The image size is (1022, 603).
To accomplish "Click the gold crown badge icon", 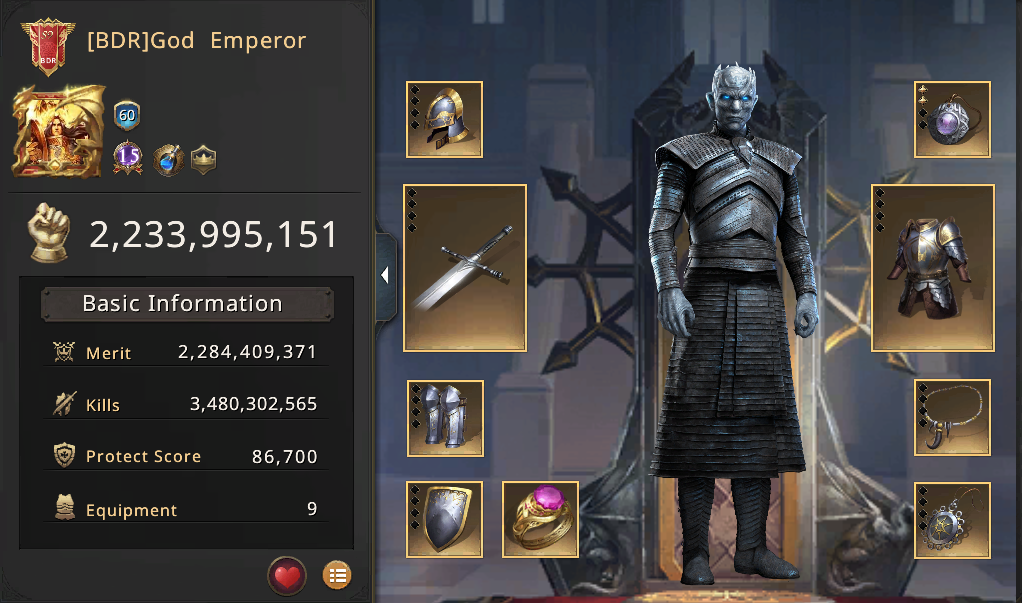I will pos(203,160).
